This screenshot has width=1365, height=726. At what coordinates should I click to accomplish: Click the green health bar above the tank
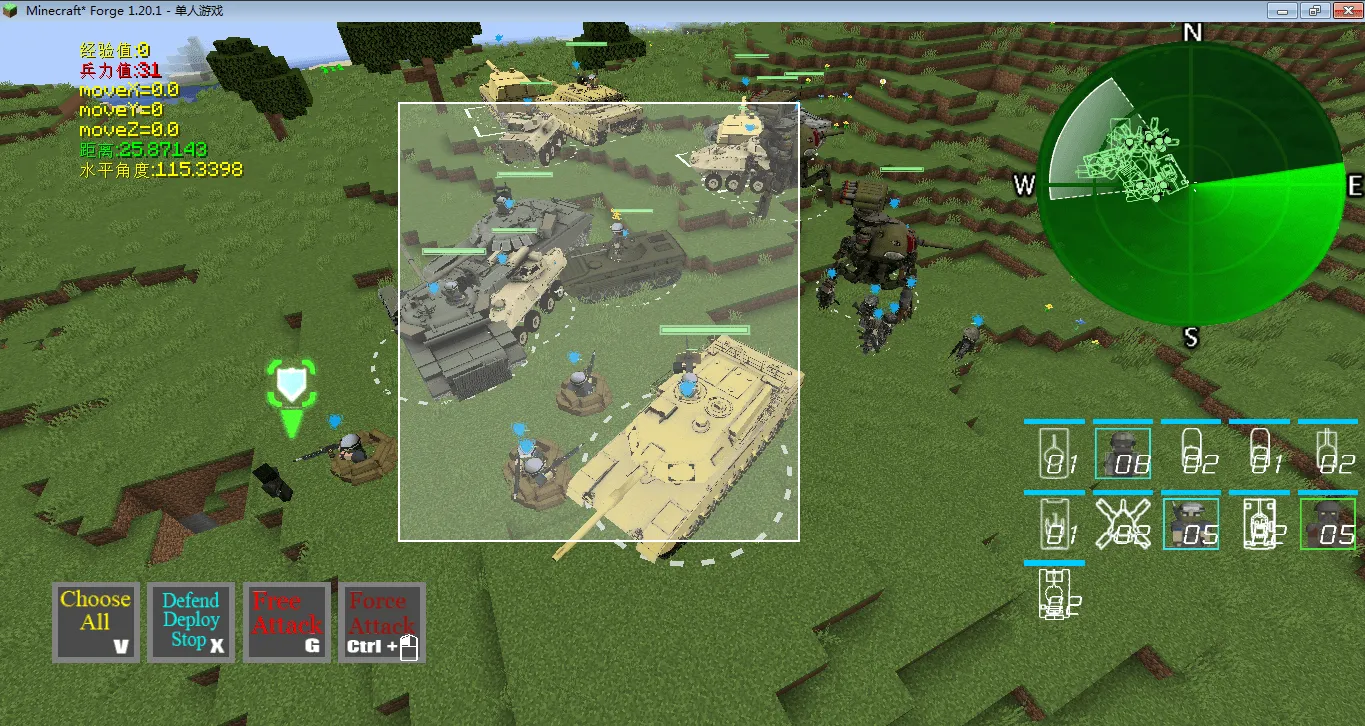(703, 329)
